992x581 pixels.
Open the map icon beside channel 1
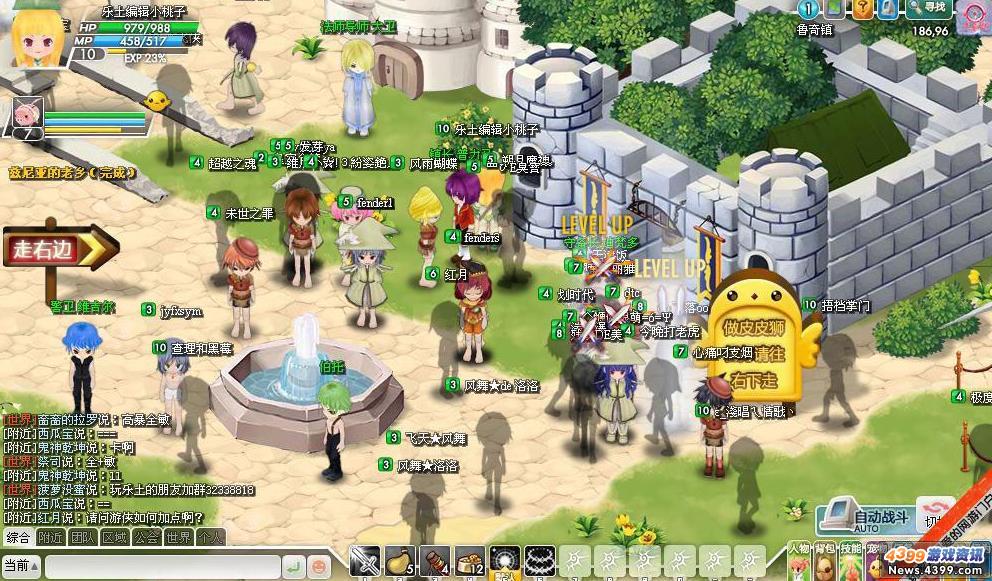click(835, 9)
